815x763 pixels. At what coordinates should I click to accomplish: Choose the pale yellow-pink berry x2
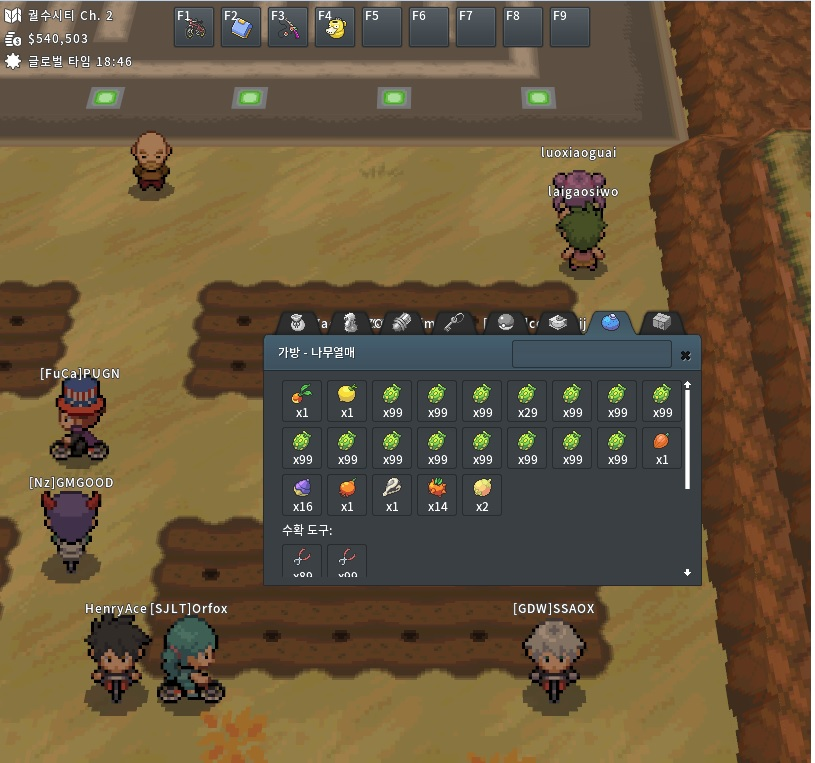tap(482, 495)
